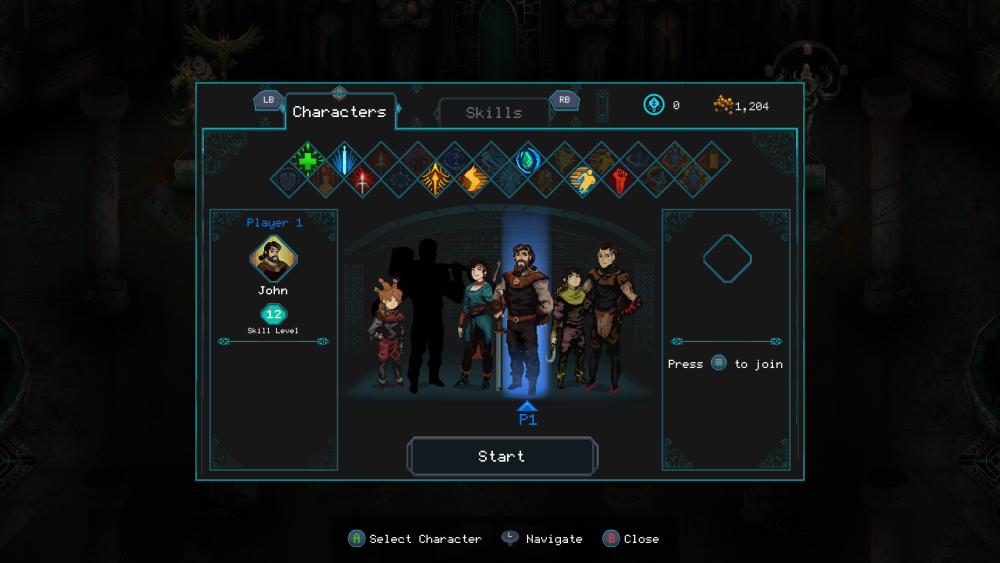Switch to the Skills tab
This screenshot has width=1000, height=563.
click(494, 113)
